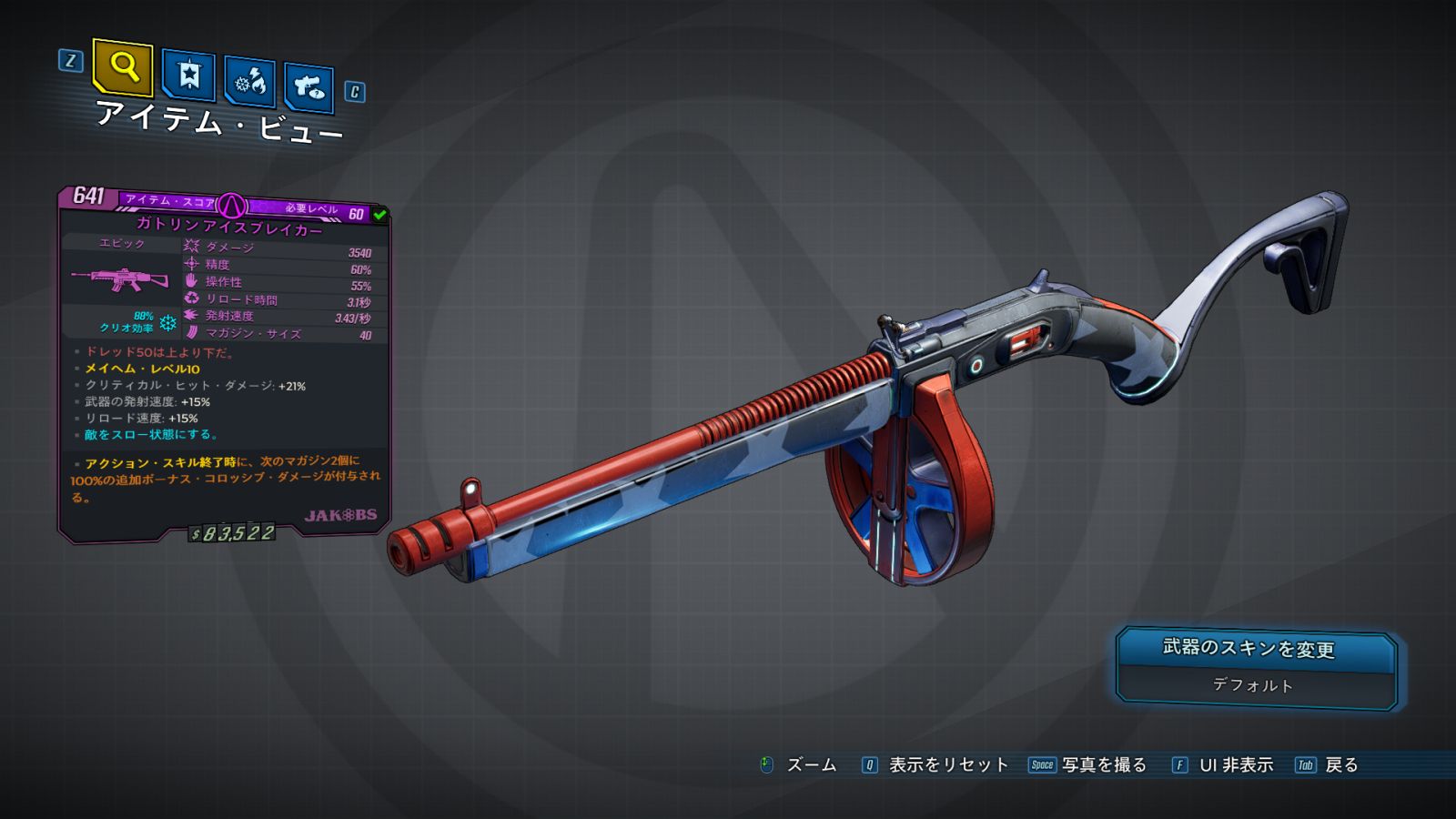Screen dimensions: 1456x819
Task: Choose the デフォルト weapon skin option
Action: point(1255,685)
